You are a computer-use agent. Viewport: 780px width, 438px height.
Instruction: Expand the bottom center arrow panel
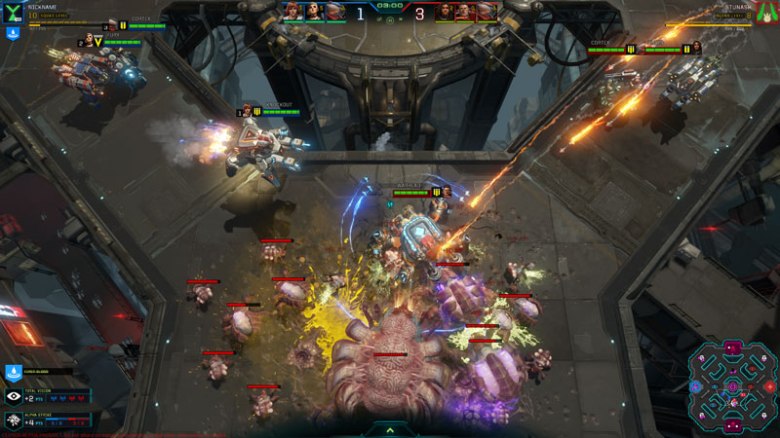pyautogui.click(x=389, y=430)
